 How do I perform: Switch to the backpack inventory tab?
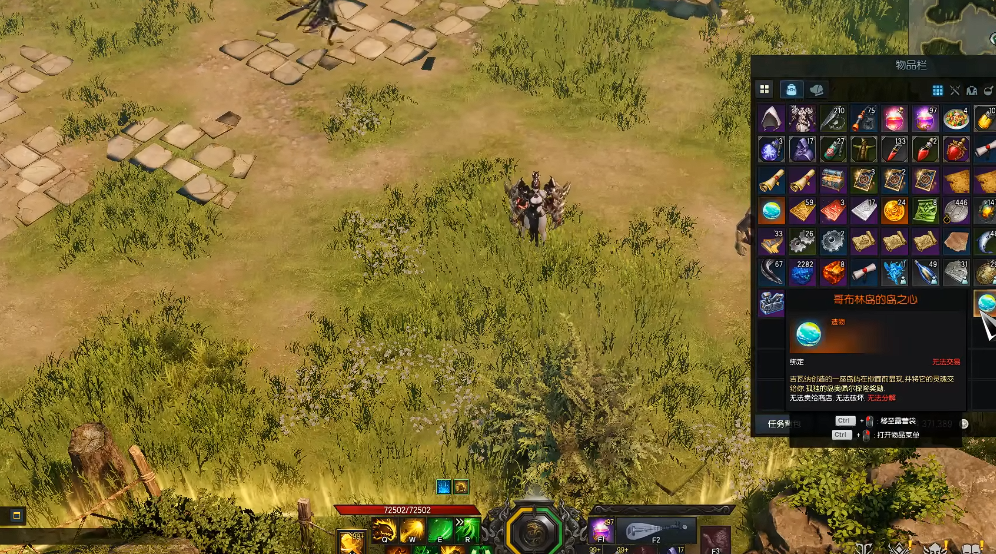coord(791,90)
